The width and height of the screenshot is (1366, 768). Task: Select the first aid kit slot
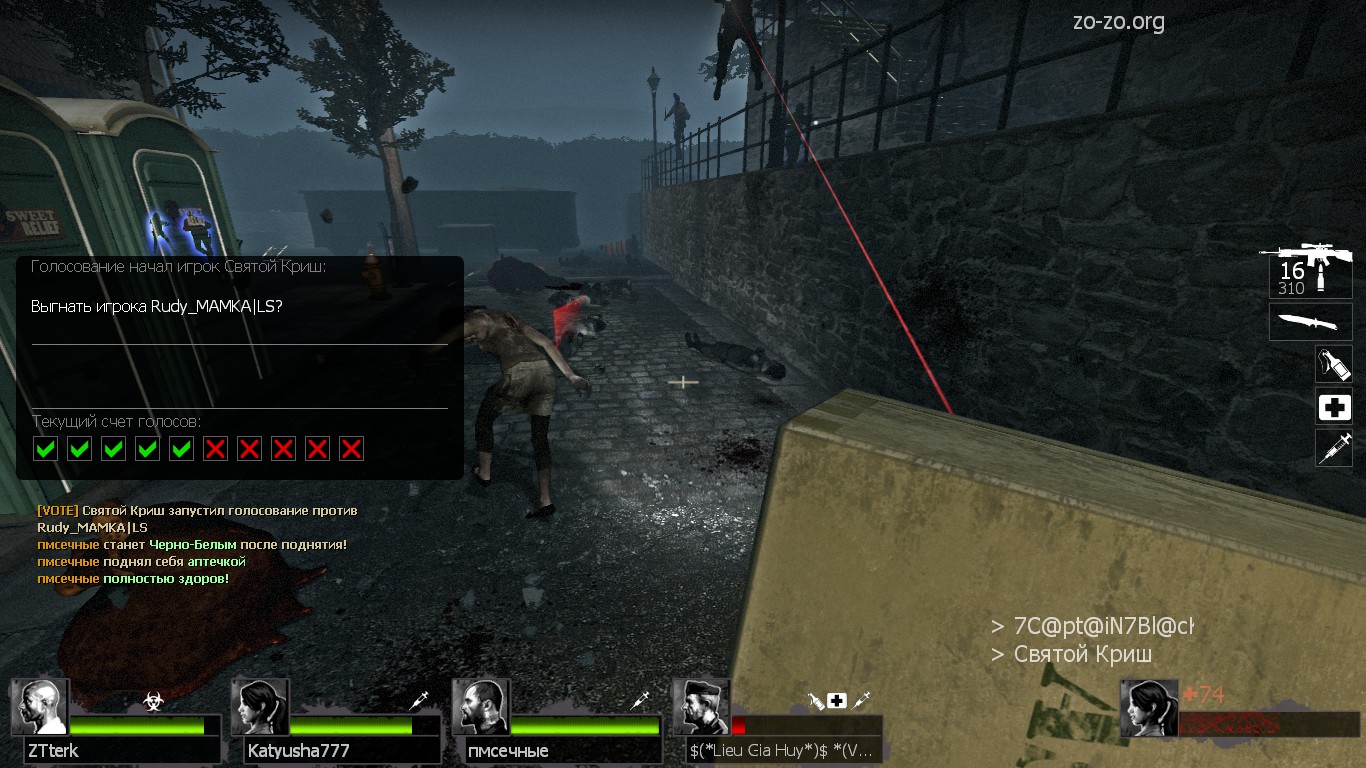(1334, 407)
